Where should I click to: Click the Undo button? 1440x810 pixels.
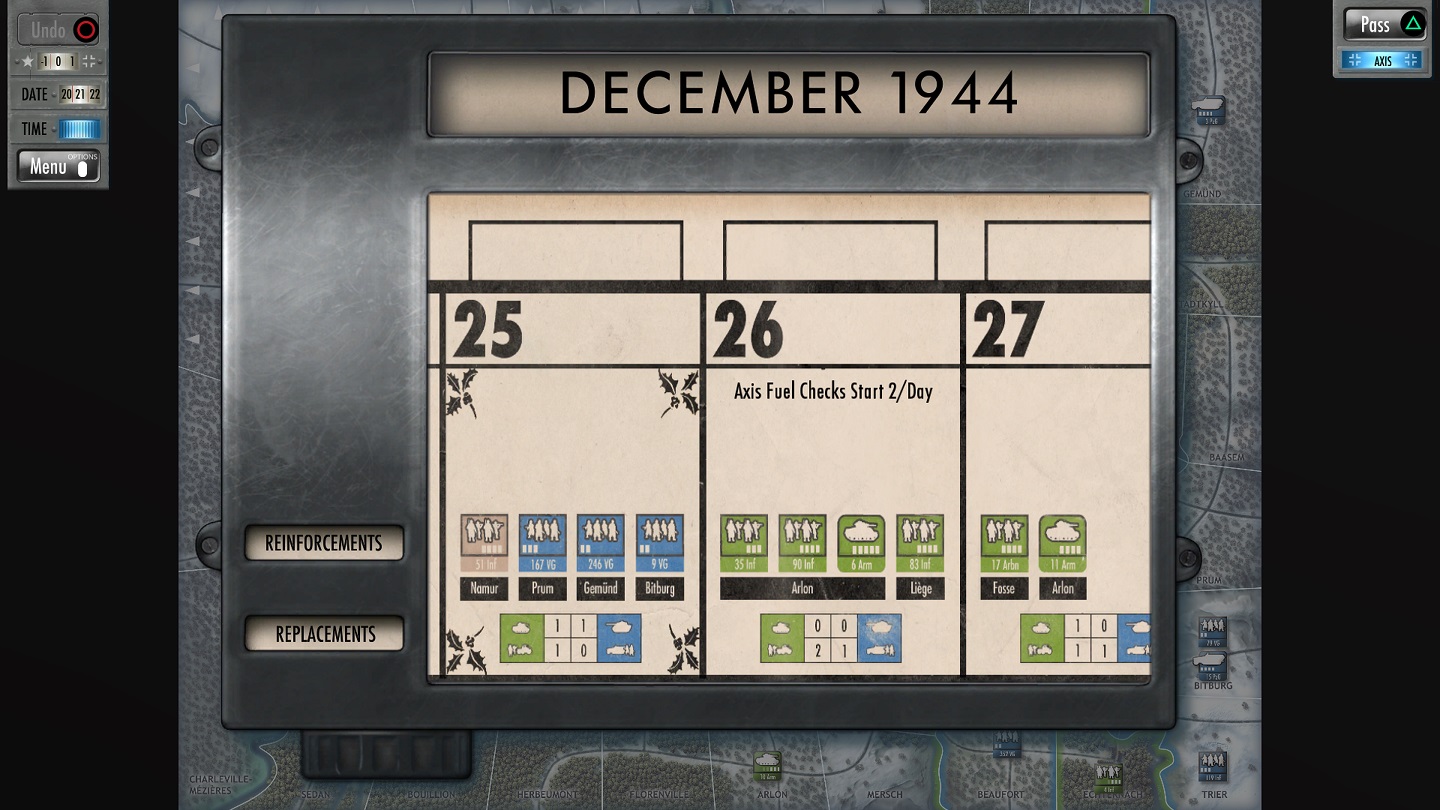point(57,29)
